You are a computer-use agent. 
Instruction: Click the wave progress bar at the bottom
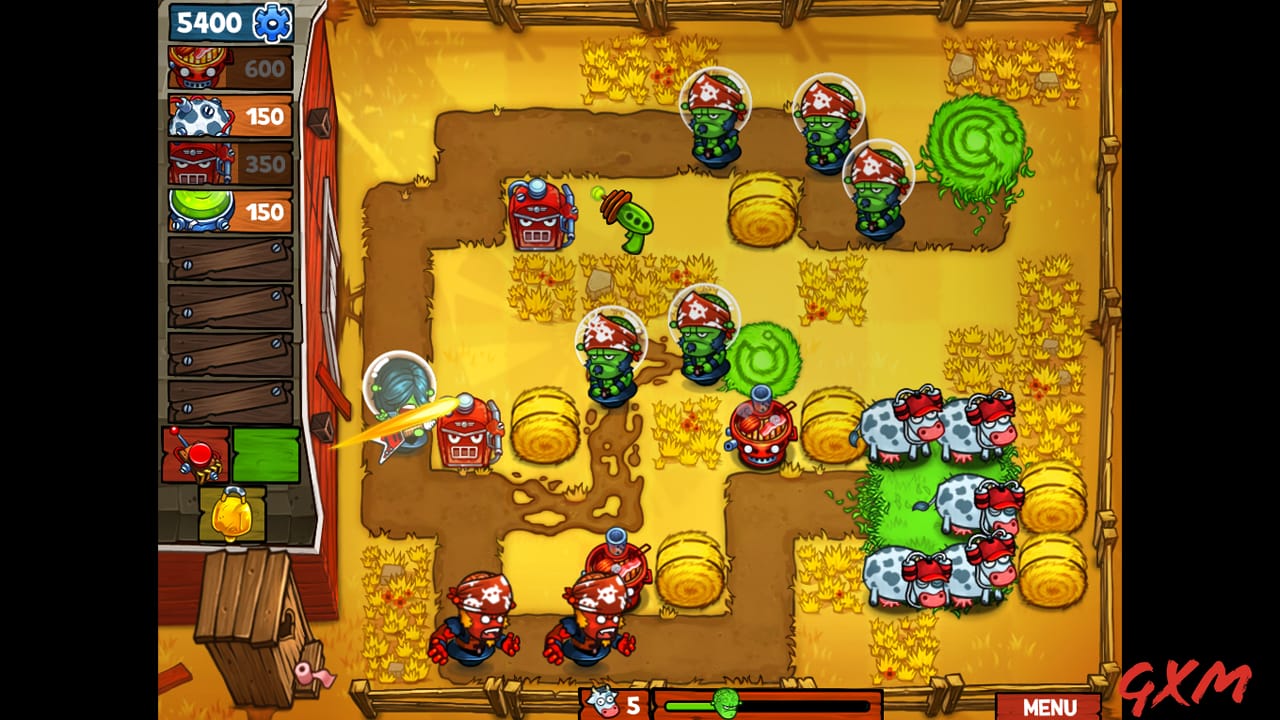tap(790, 707)
